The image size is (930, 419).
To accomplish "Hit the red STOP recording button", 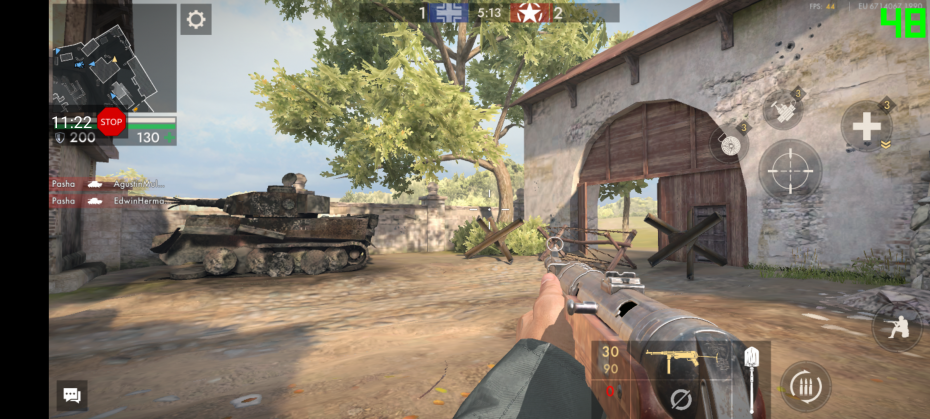I will point(111,123).
